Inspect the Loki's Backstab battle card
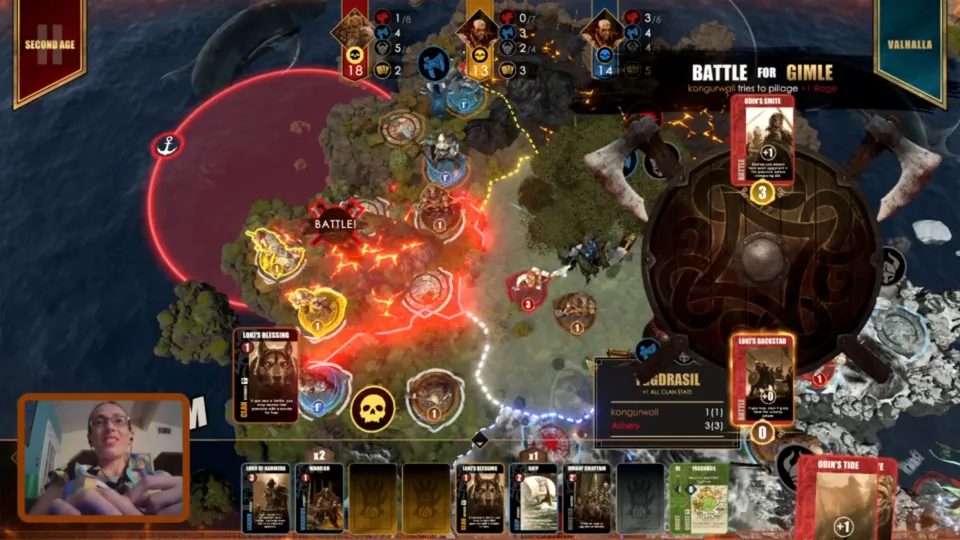 pos(762,378)
